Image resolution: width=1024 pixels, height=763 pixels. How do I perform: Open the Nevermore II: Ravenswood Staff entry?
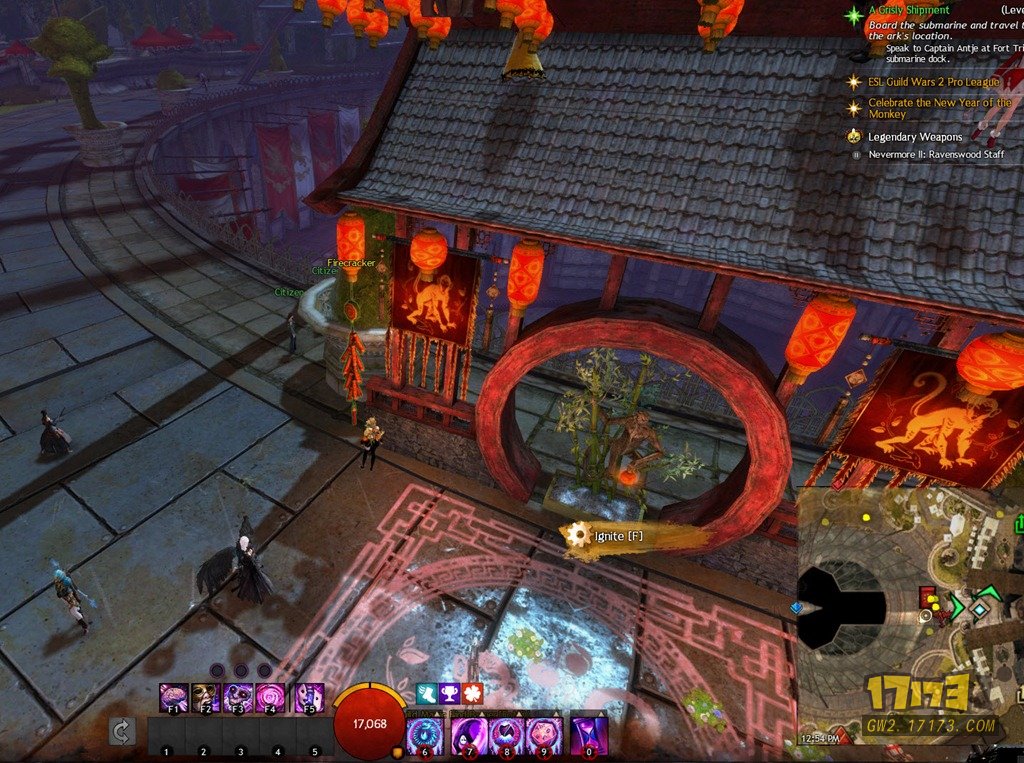(x=935, y=155)
